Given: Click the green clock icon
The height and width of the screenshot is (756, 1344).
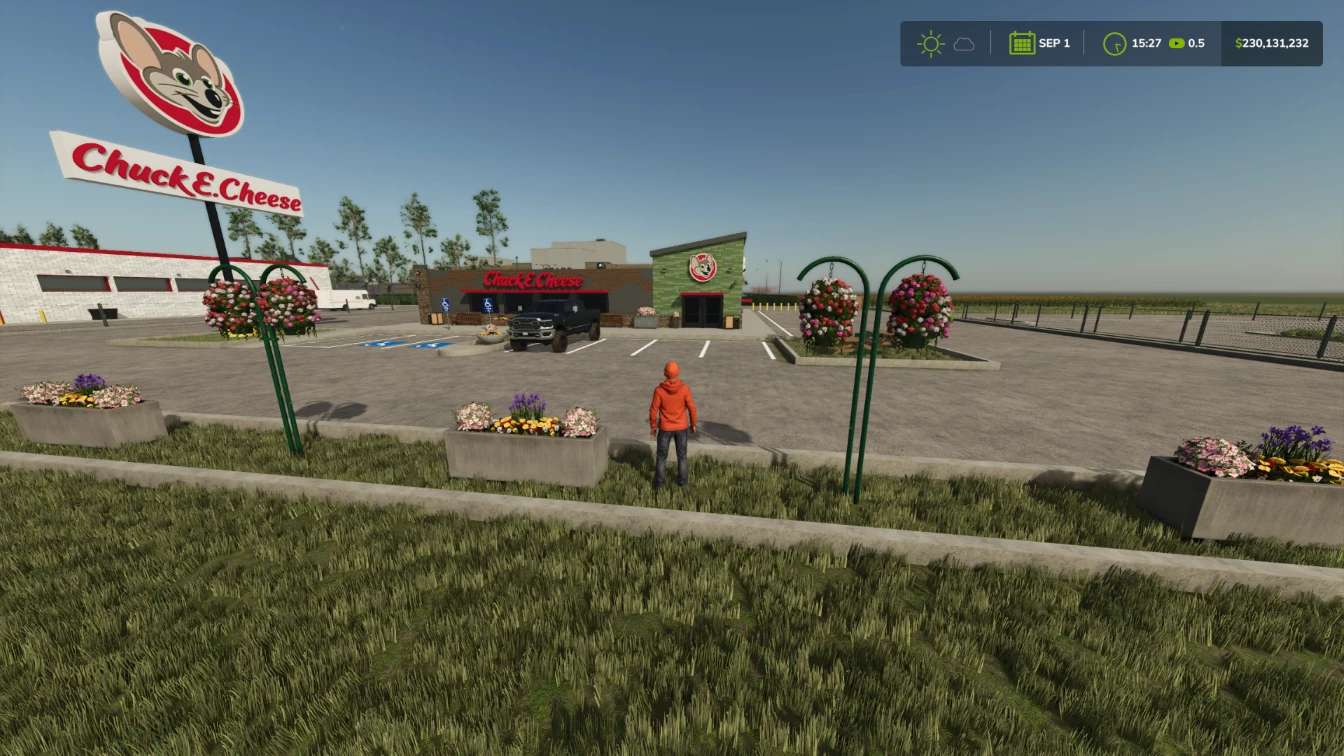Looking at the screenshot, I should 1114,44.
